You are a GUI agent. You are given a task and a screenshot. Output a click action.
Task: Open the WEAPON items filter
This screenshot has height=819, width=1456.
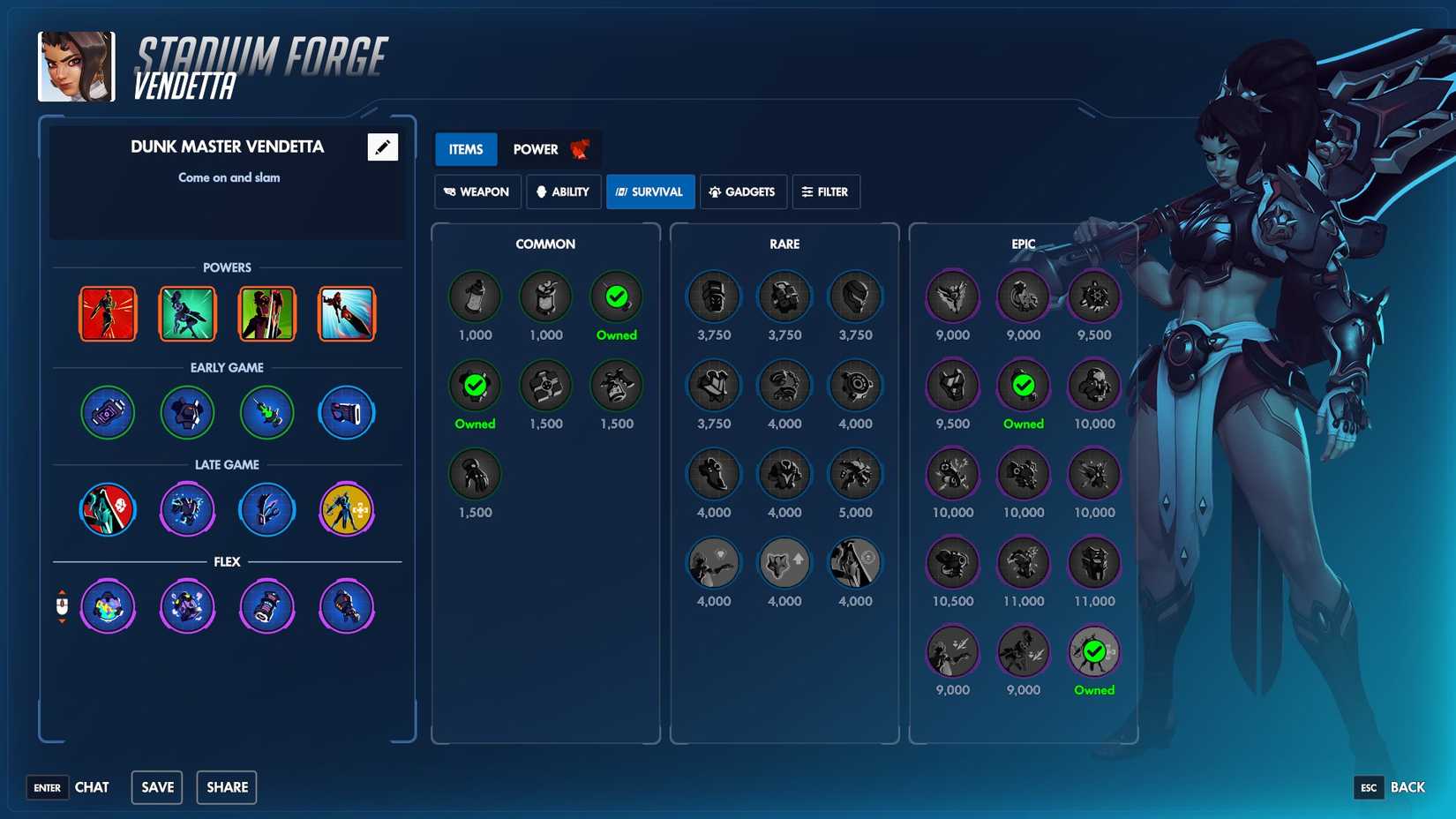(x=477, y=192)
